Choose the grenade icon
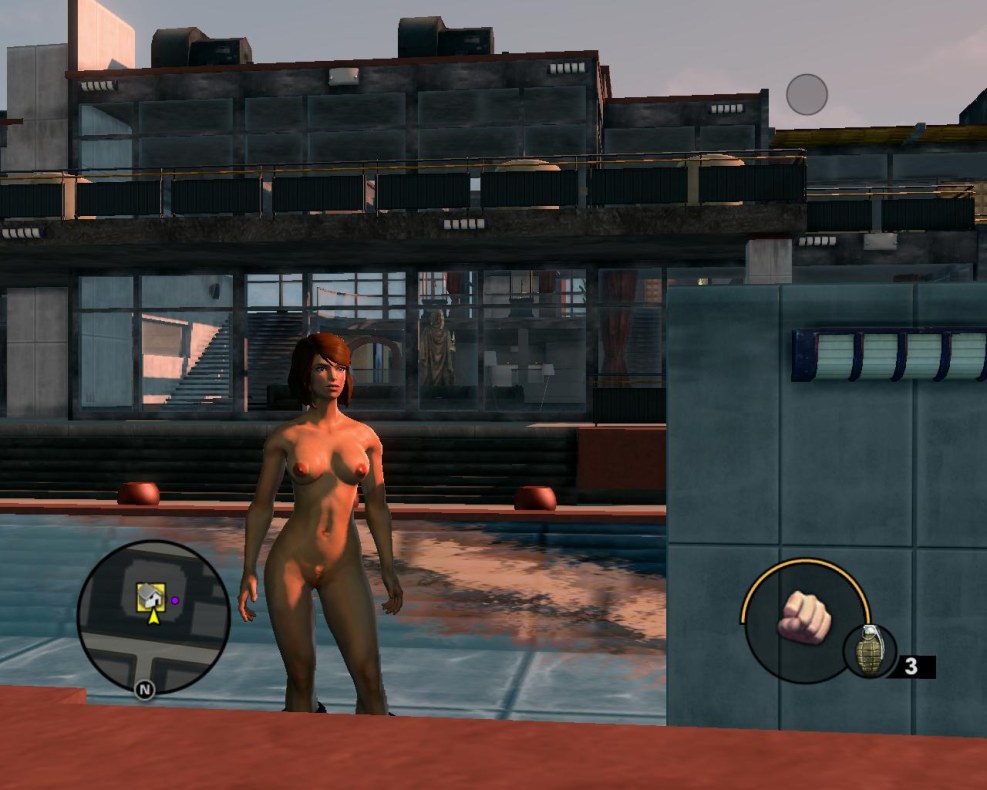 [869, 650]
